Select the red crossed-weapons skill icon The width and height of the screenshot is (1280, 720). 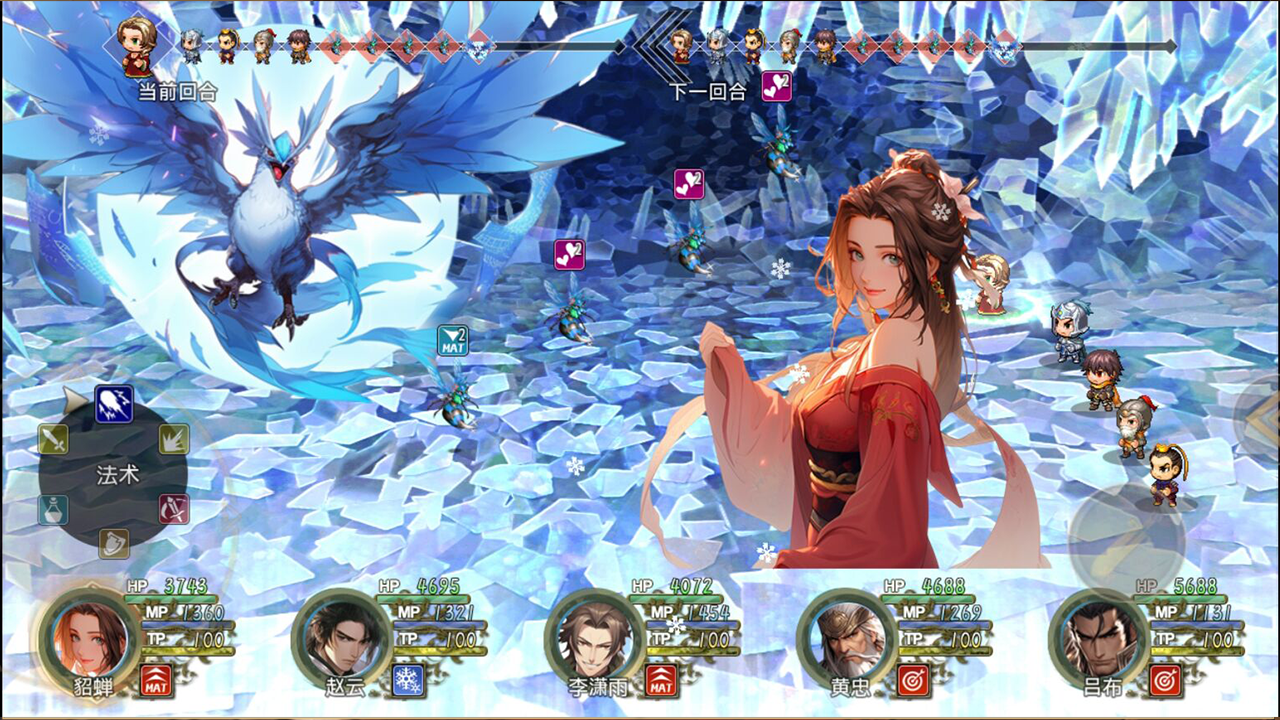172,509
